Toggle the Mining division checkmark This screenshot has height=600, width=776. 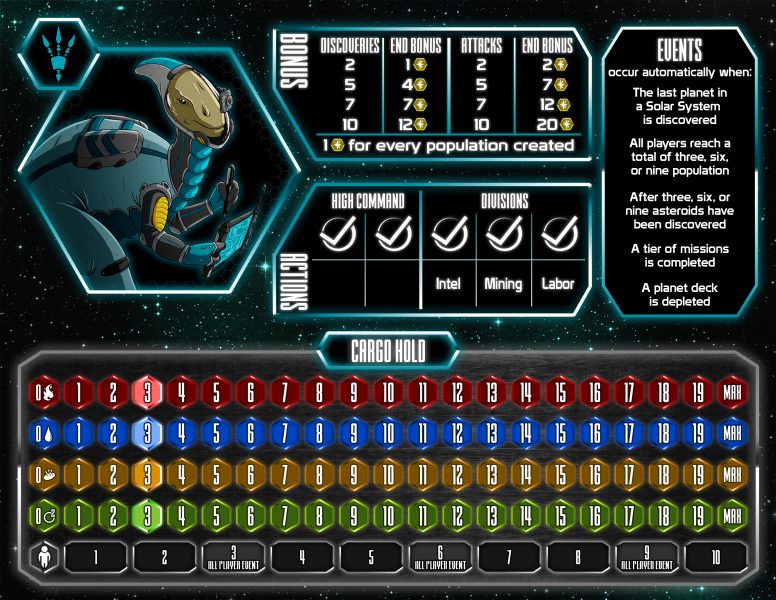503,235
